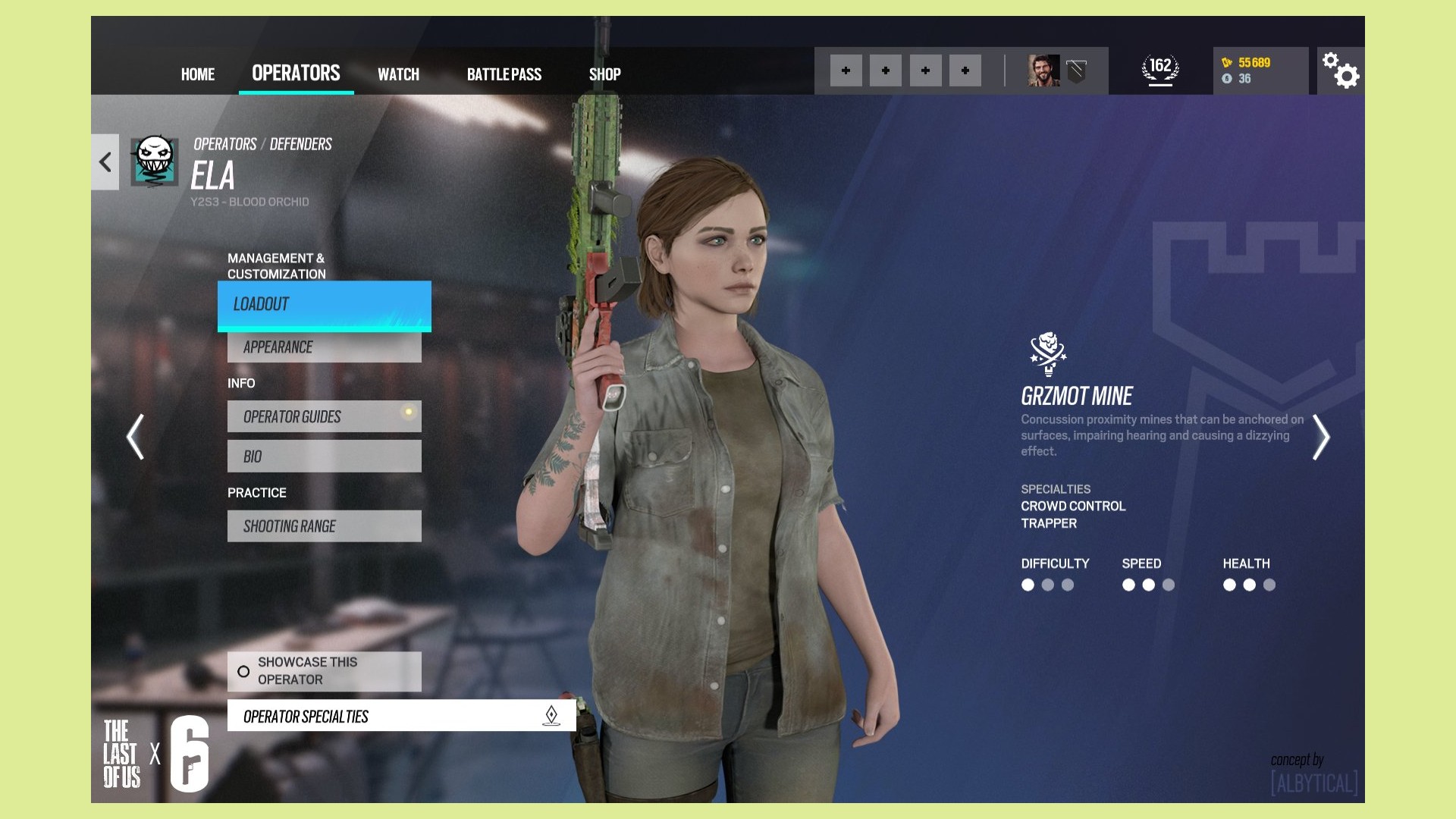Open Ela's Loadout menu
Image resolution: width=1456 pixels, height=819 pixels.
coord(325,305)
